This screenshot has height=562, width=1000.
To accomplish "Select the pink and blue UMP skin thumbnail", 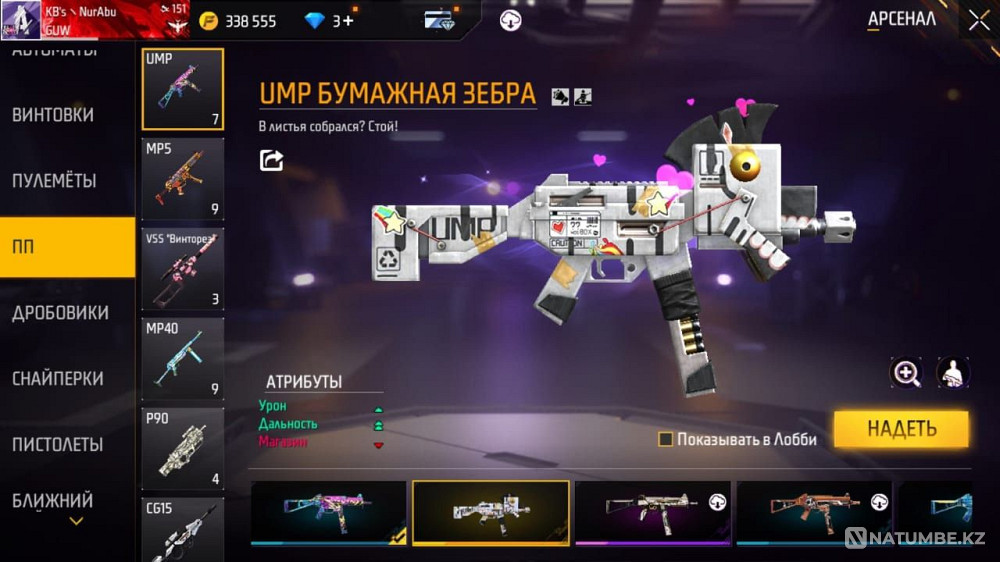I will tap(329, 512).
